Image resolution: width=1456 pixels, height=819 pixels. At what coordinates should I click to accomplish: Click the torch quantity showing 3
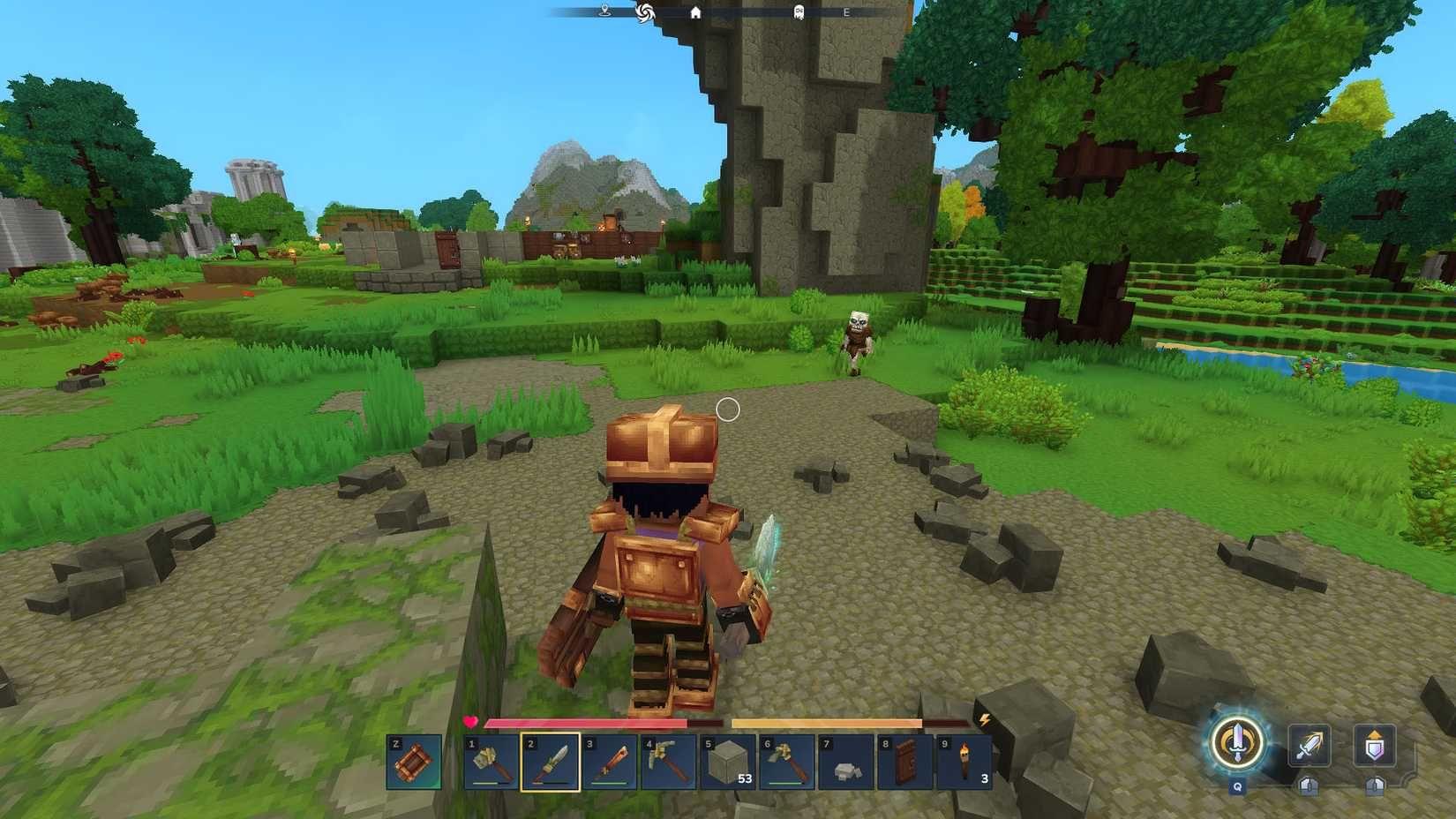[984, 778]
